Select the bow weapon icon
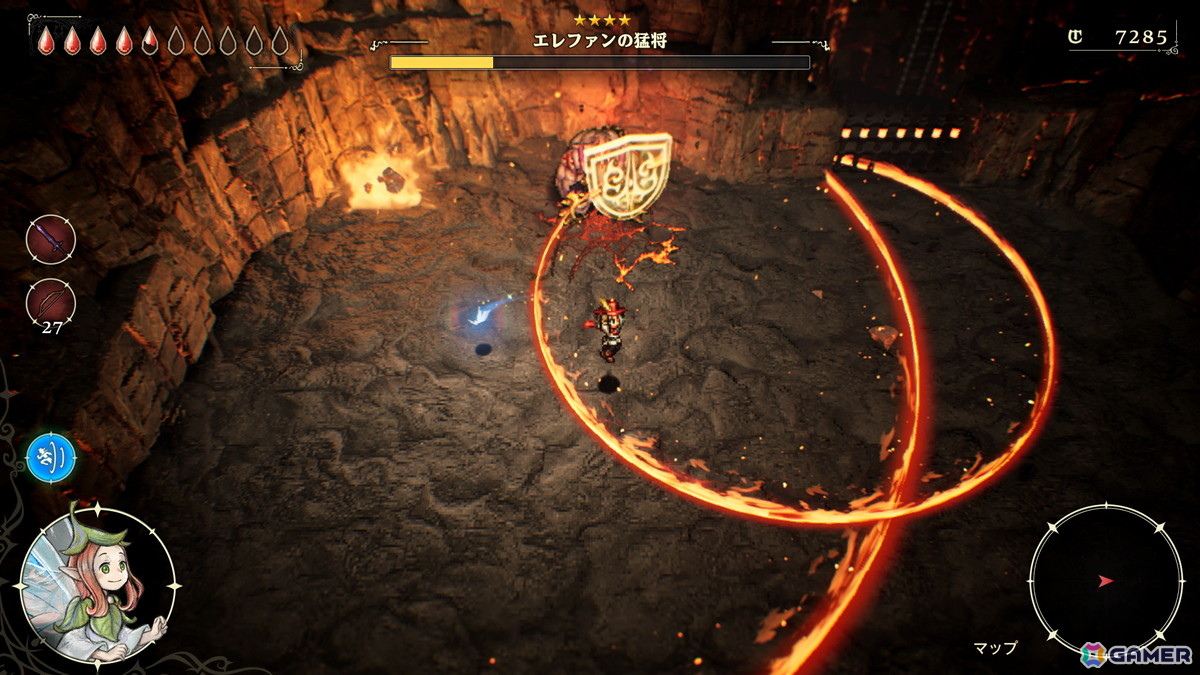This screenshot has height=675, width=1200. click(50, 301)
